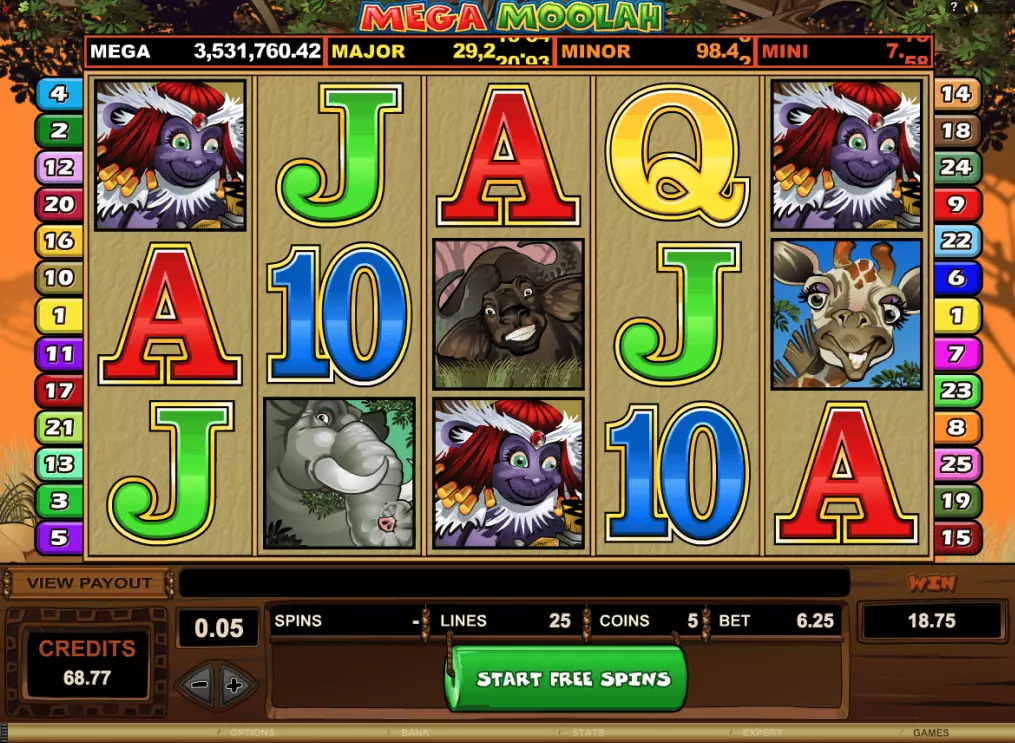Increase coin size with the plus button
Image resolution: width=1015 pixels, height=743 pixels.
pyautogui.click(x=235, y=686)
